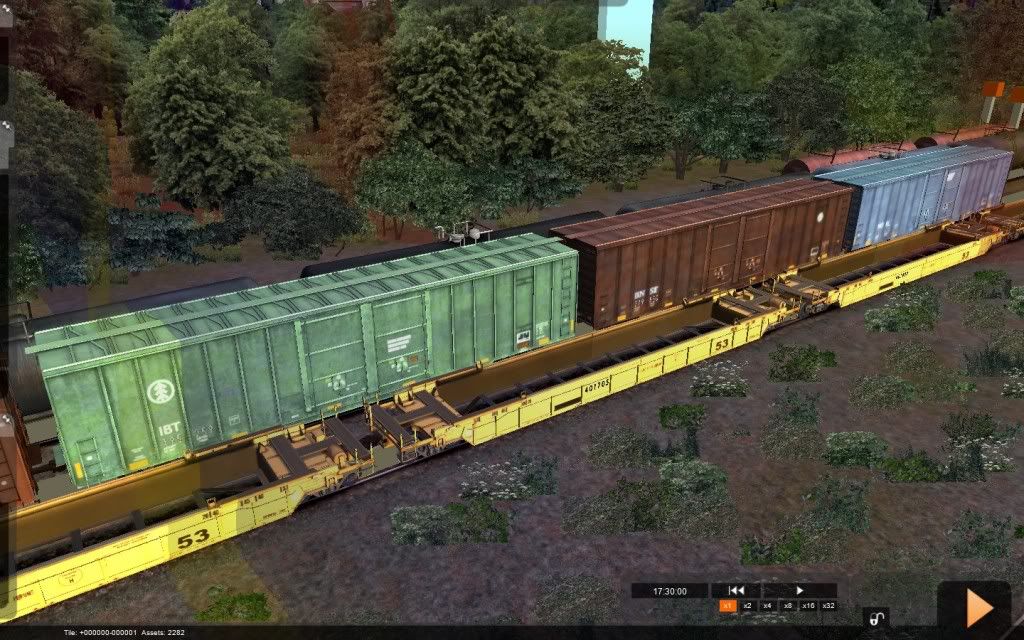Activate the x32 fastest speed
Image resolution: width=1024 pixels, height=640 pixels.
(828, 606)
